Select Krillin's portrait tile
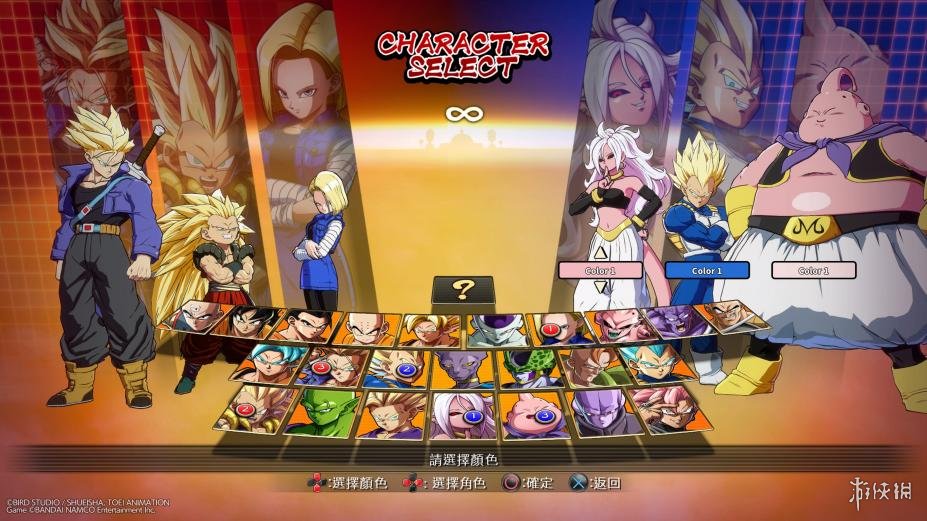The height and width of the screenshot is (521, 927). click(x=366, y=327)
